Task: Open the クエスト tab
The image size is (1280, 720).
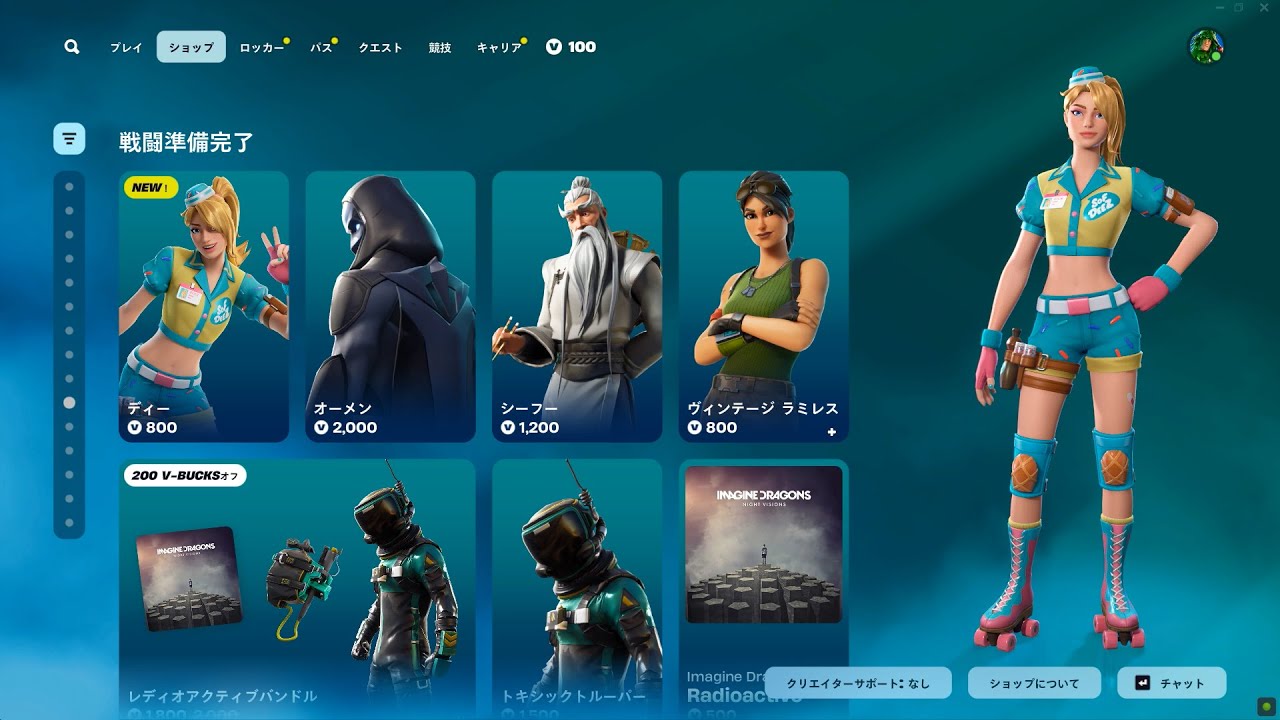Action: [380, 47]
